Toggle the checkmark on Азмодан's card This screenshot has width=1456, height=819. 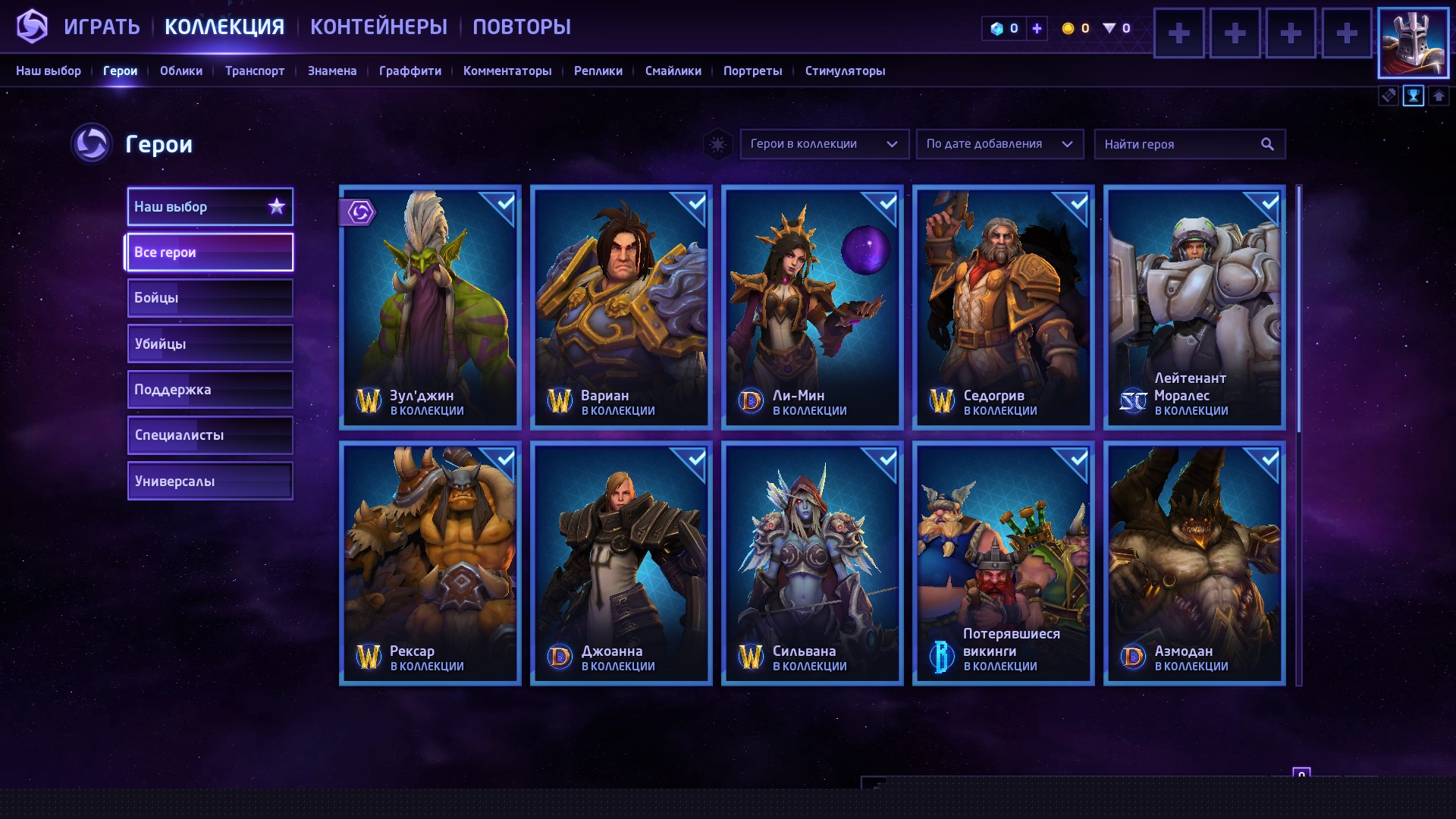(x=1269, y=459)
